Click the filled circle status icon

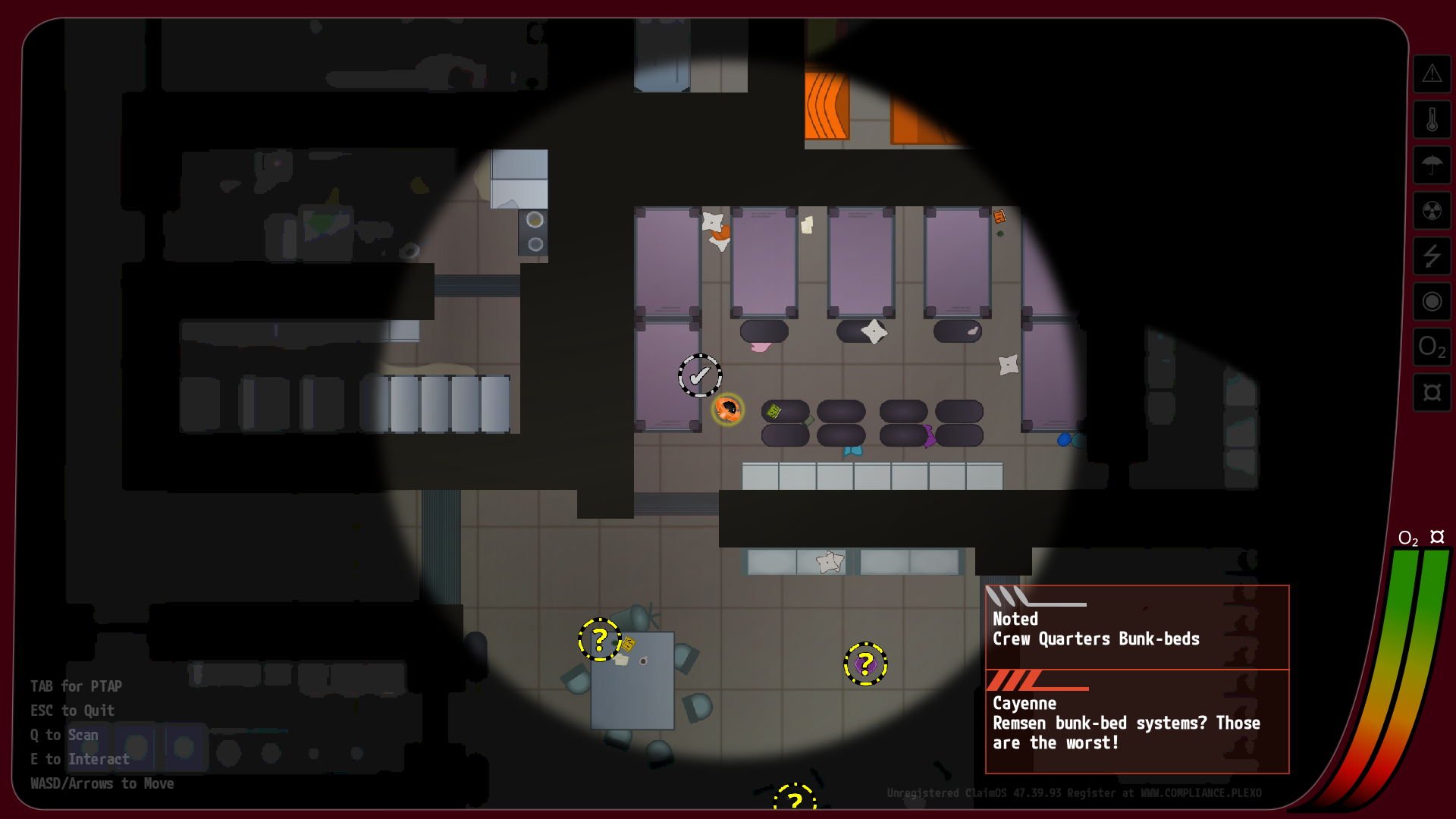(x=1432, y=301)
